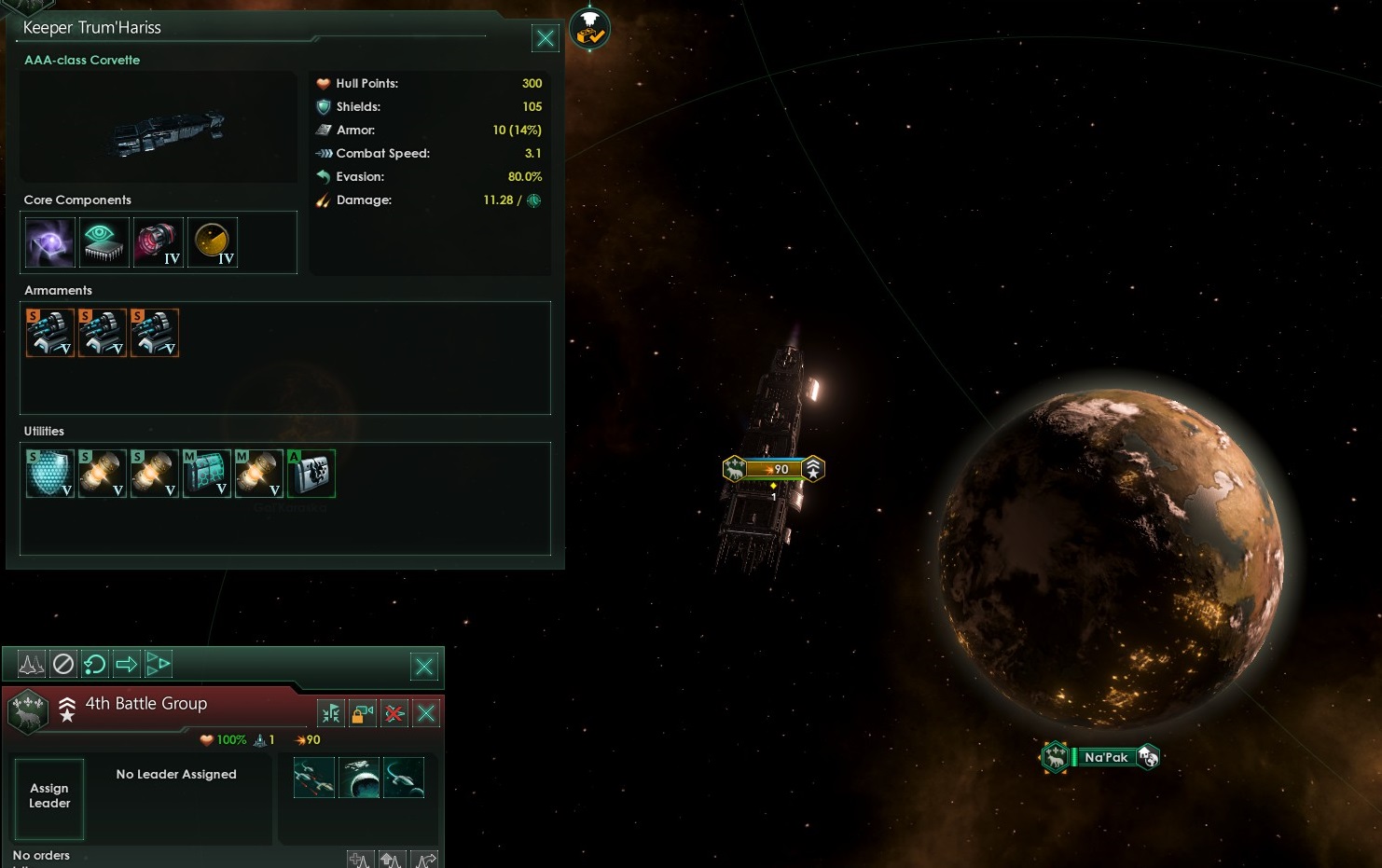Close the fleet orders toolbar

click(423, 666)
